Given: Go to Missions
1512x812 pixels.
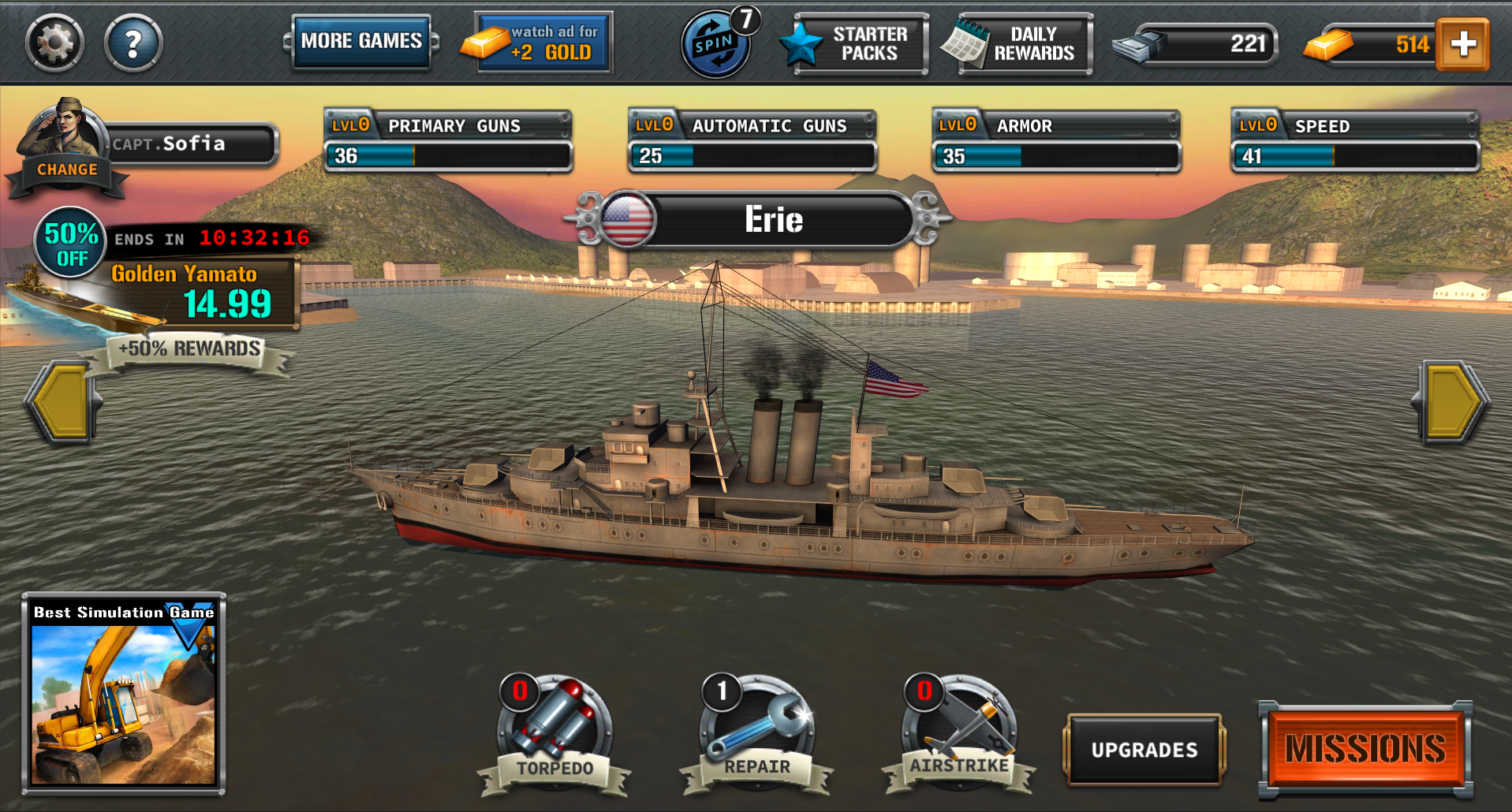Looking at the screenshot, I should click(x=1365, y=748).
